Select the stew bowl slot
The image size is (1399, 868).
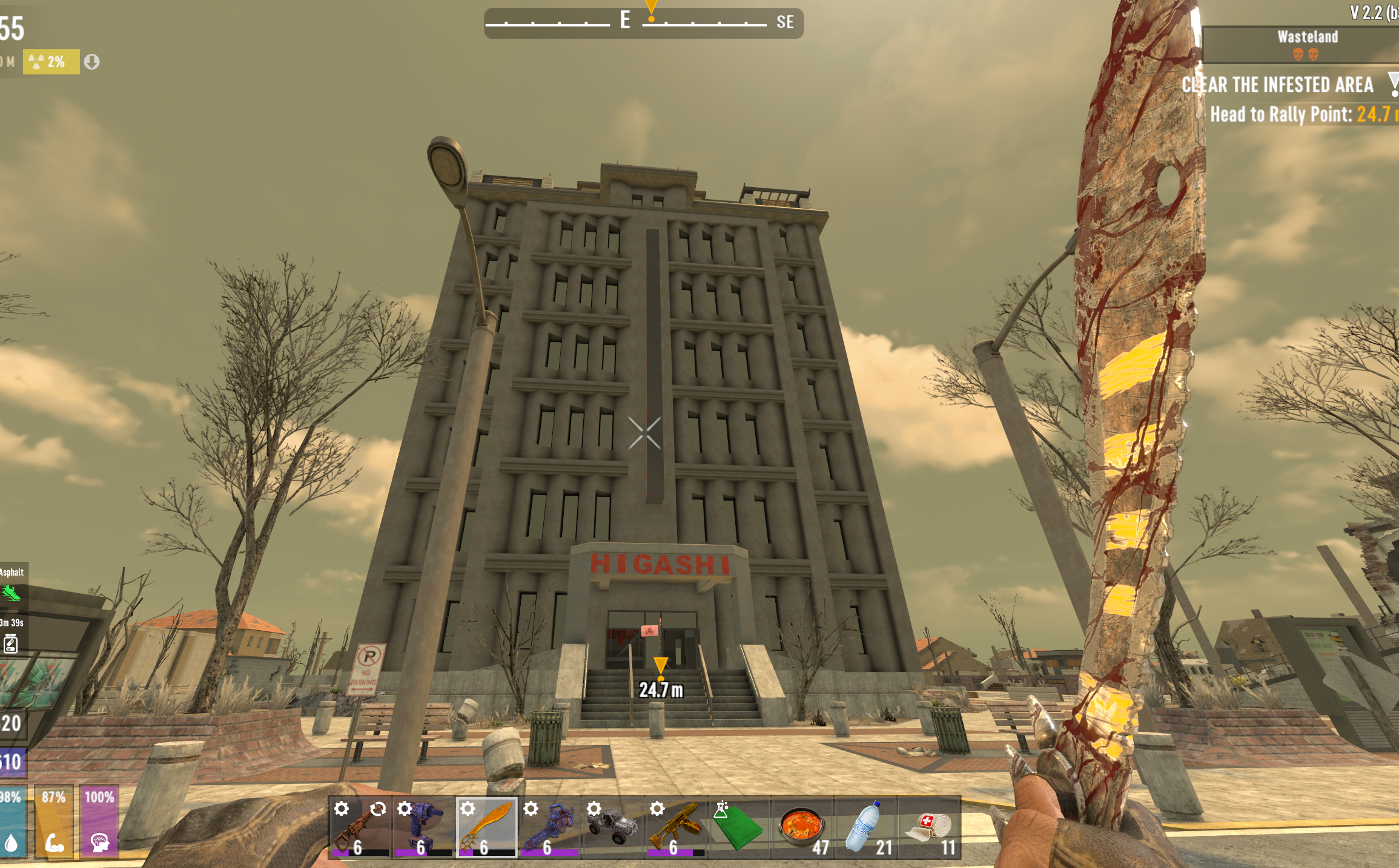[x=802, y=827]
